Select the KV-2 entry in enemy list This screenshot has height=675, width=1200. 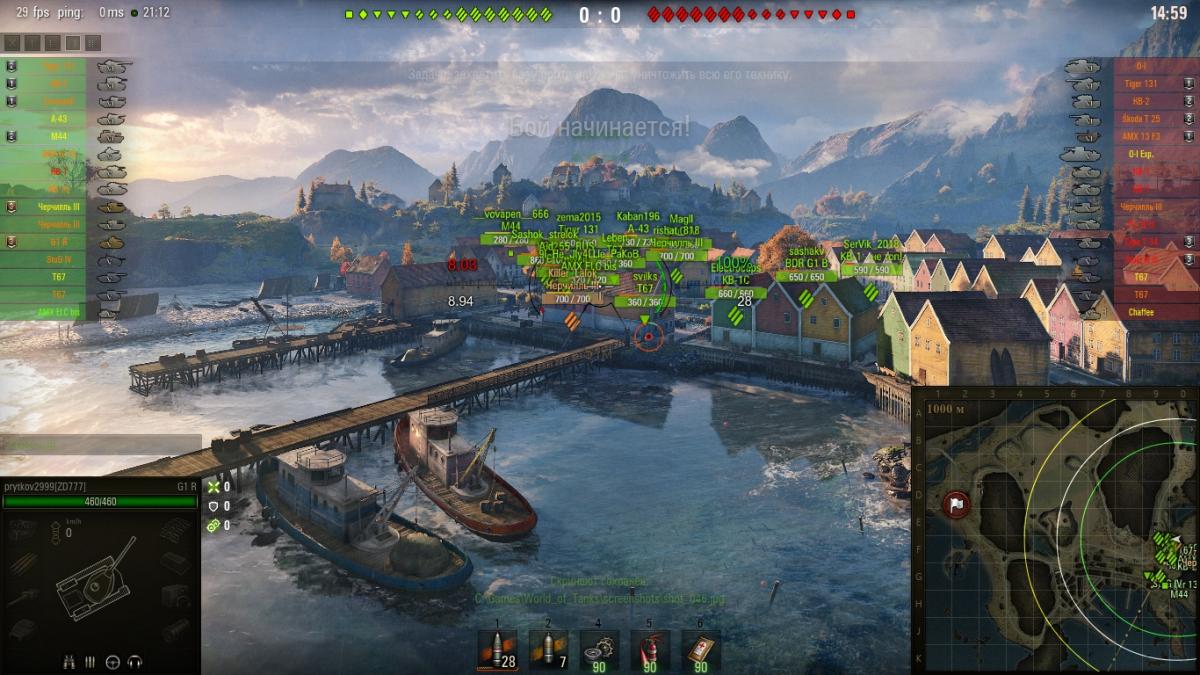(x=1140, y=101)
